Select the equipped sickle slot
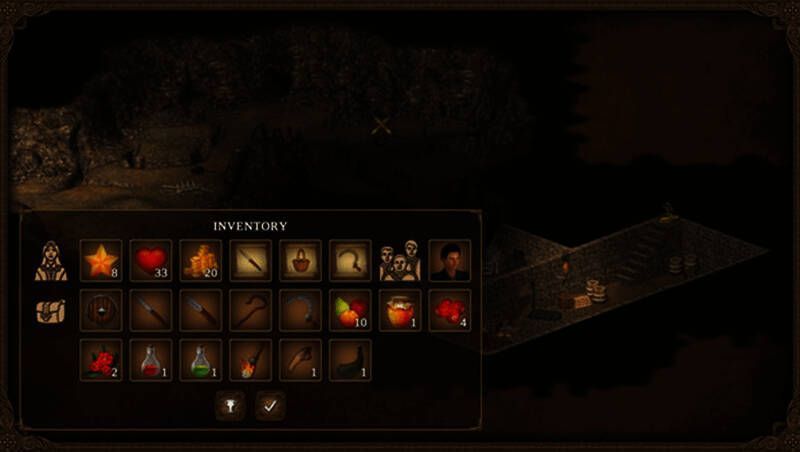This screenshot has height=452, width=800. point(350,260)
